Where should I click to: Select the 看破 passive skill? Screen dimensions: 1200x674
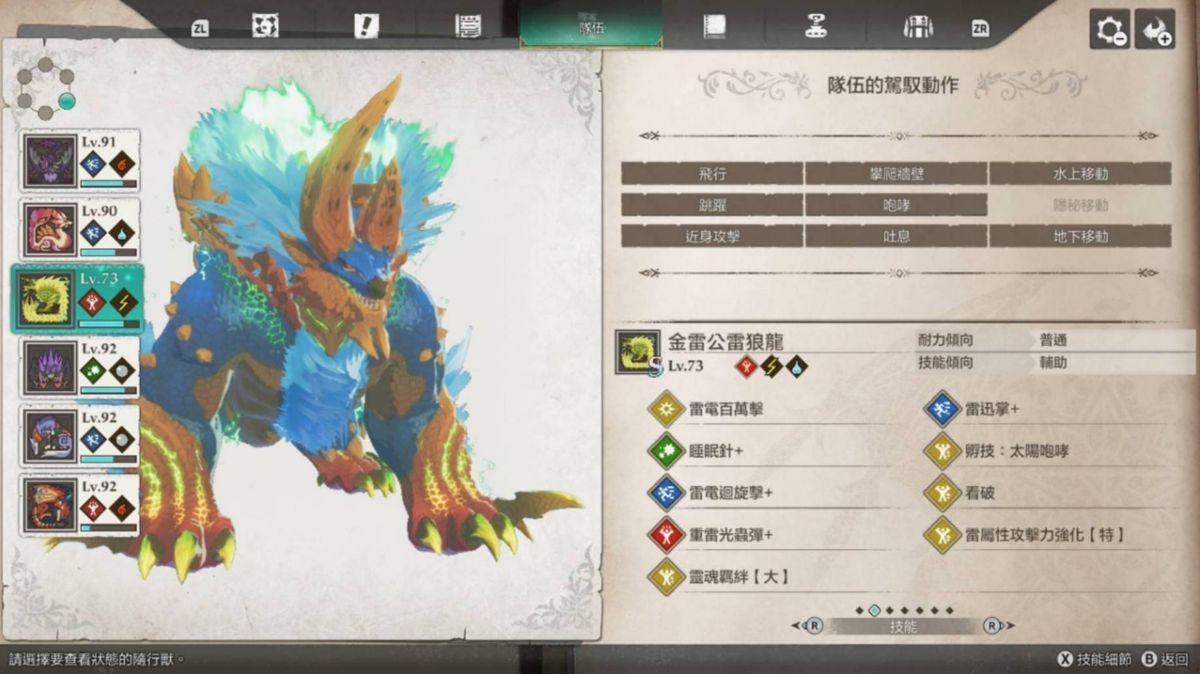[x=980, y=493]
